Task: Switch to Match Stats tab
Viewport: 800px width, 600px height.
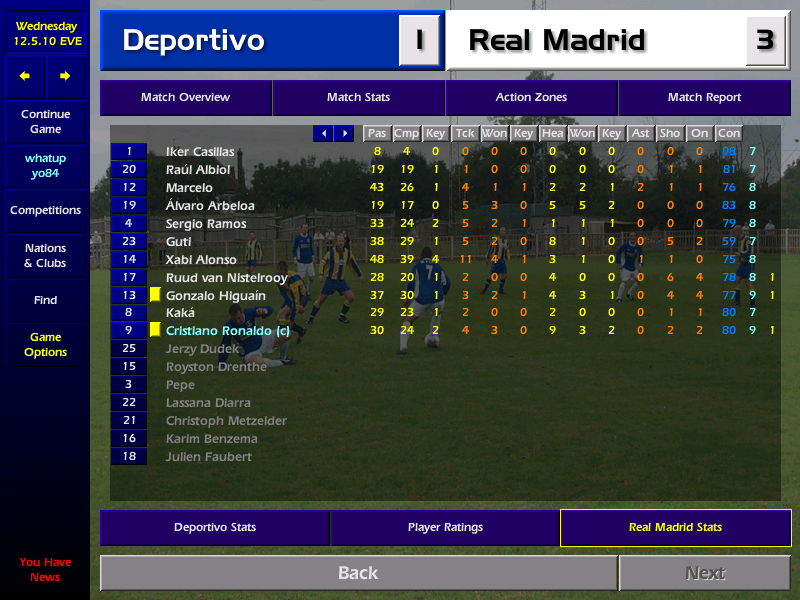Action: (358, 98)
